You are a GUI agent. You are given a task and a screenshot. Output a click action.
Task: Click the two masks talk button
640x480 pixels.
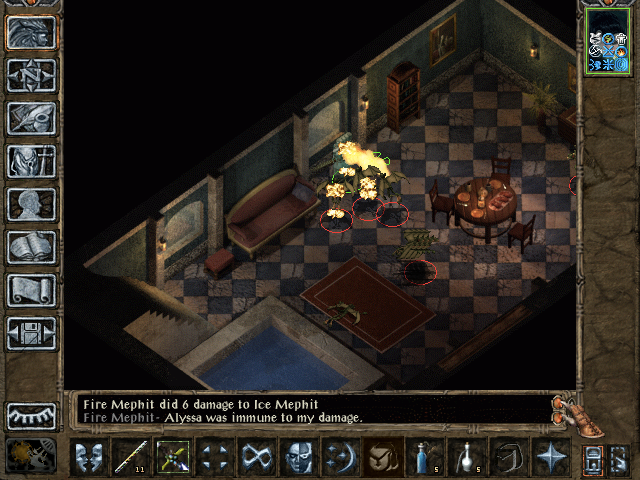click(89, 457)
